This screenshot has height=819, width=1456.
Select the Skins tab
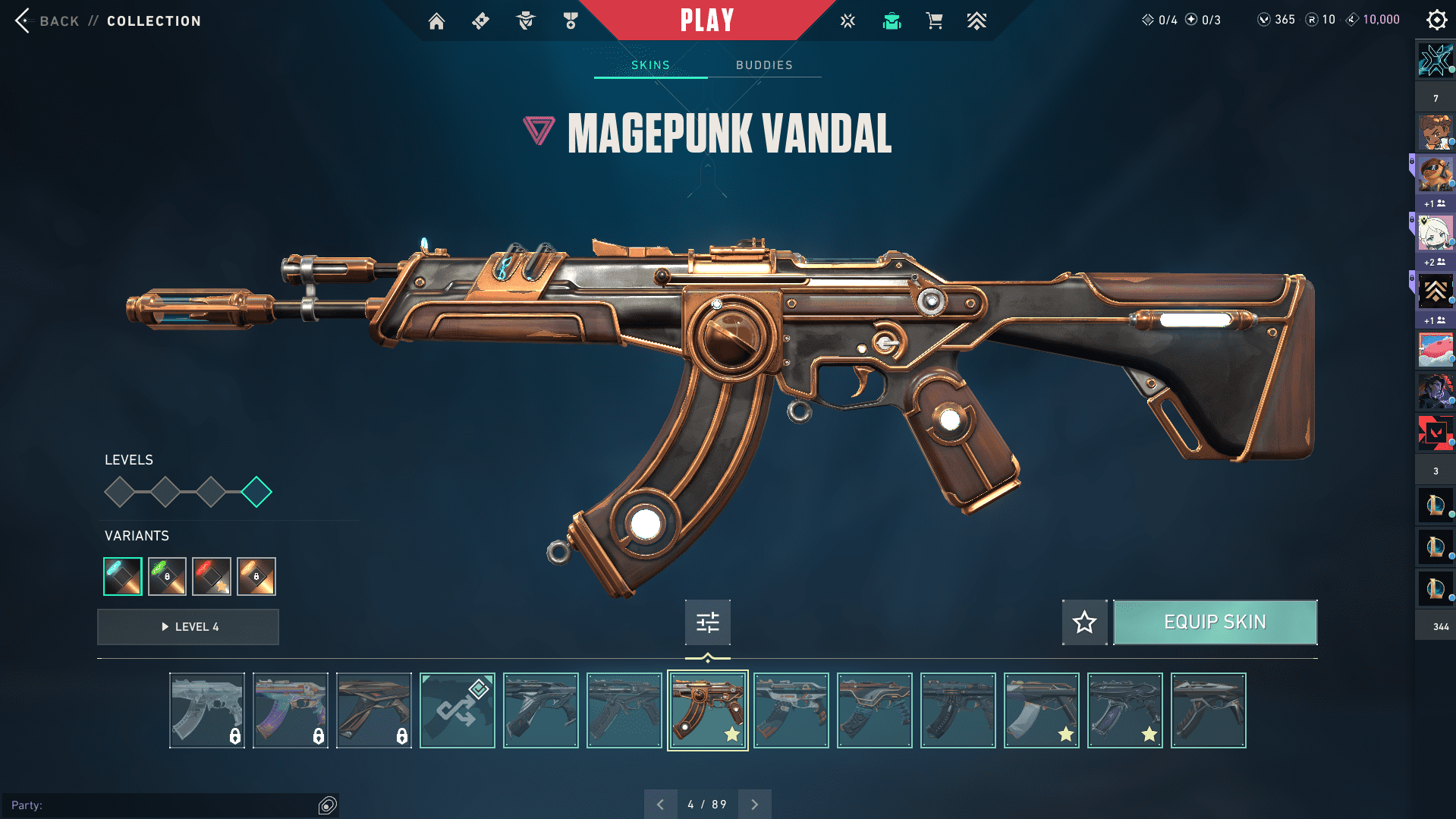pos(650,65)
